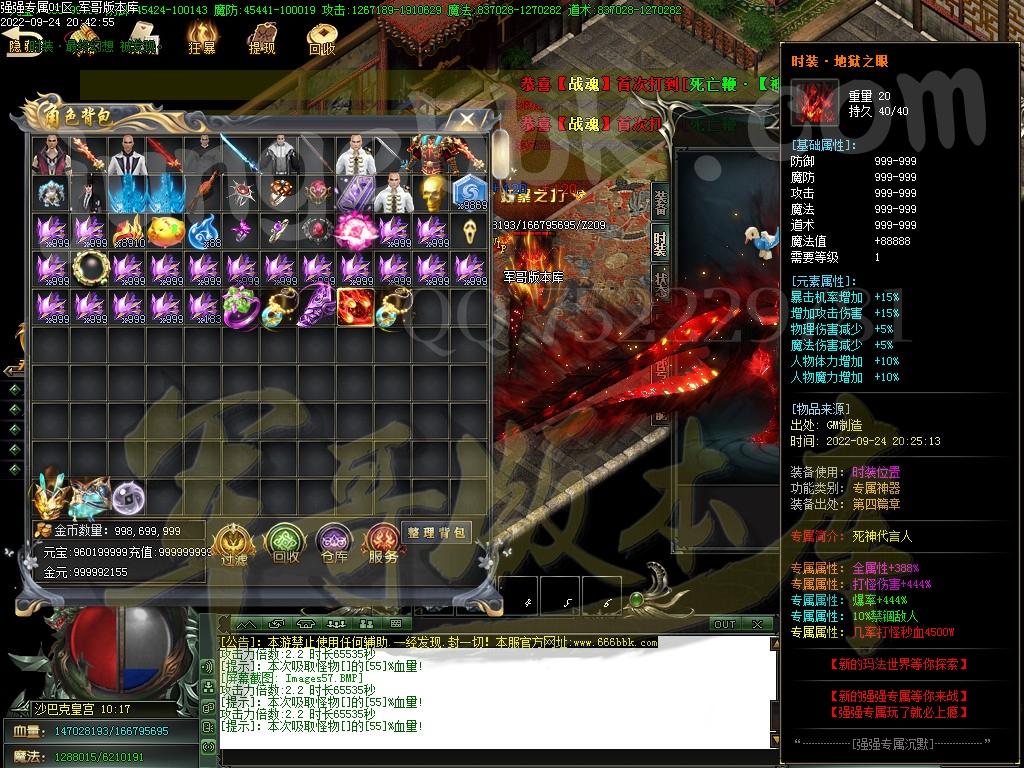Select the glowing pink lotus item
This screenshot has height=768, width=1024.
(355, 231)
